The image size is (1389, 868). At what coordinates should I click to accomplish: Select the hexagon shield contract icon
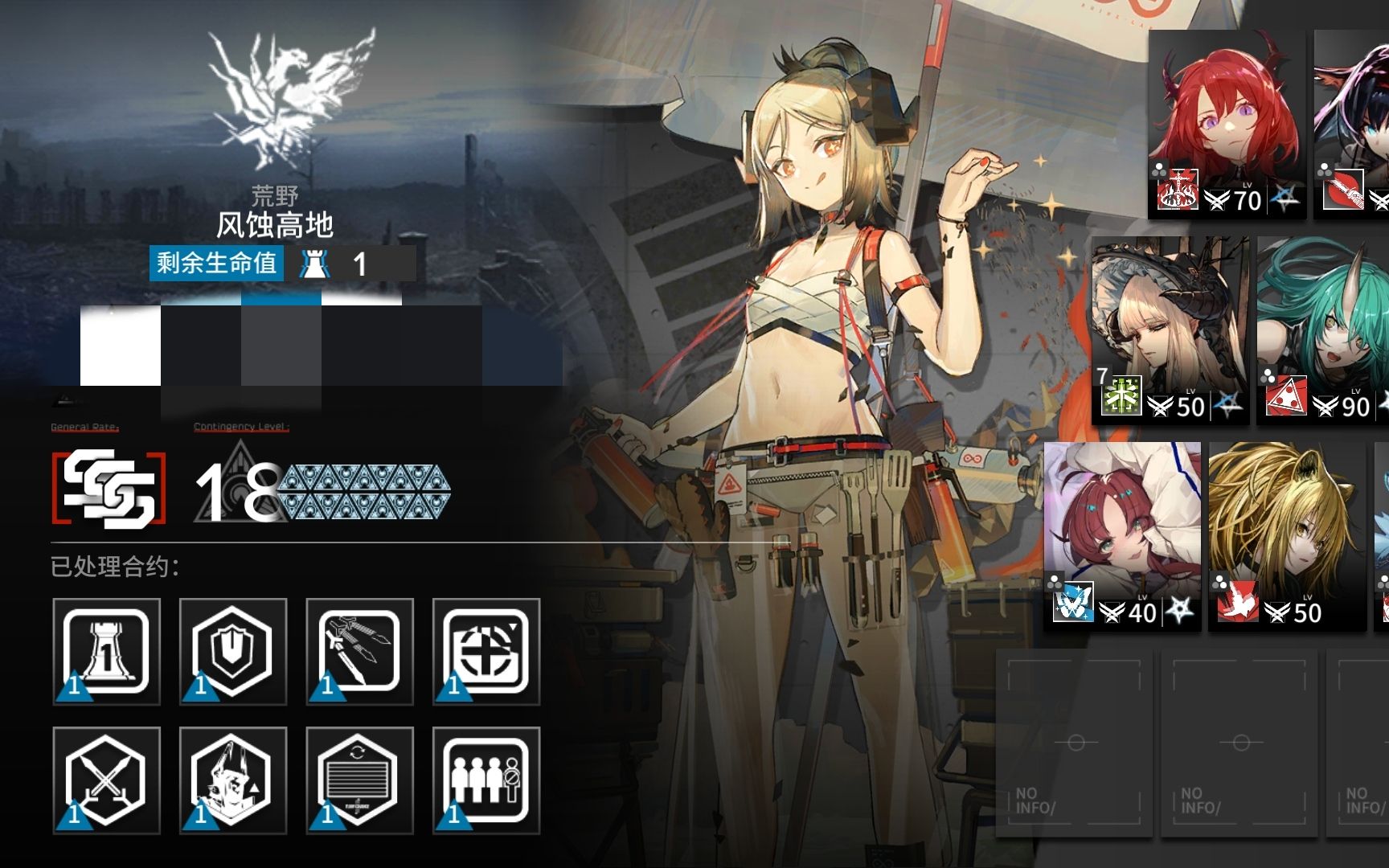233,651
